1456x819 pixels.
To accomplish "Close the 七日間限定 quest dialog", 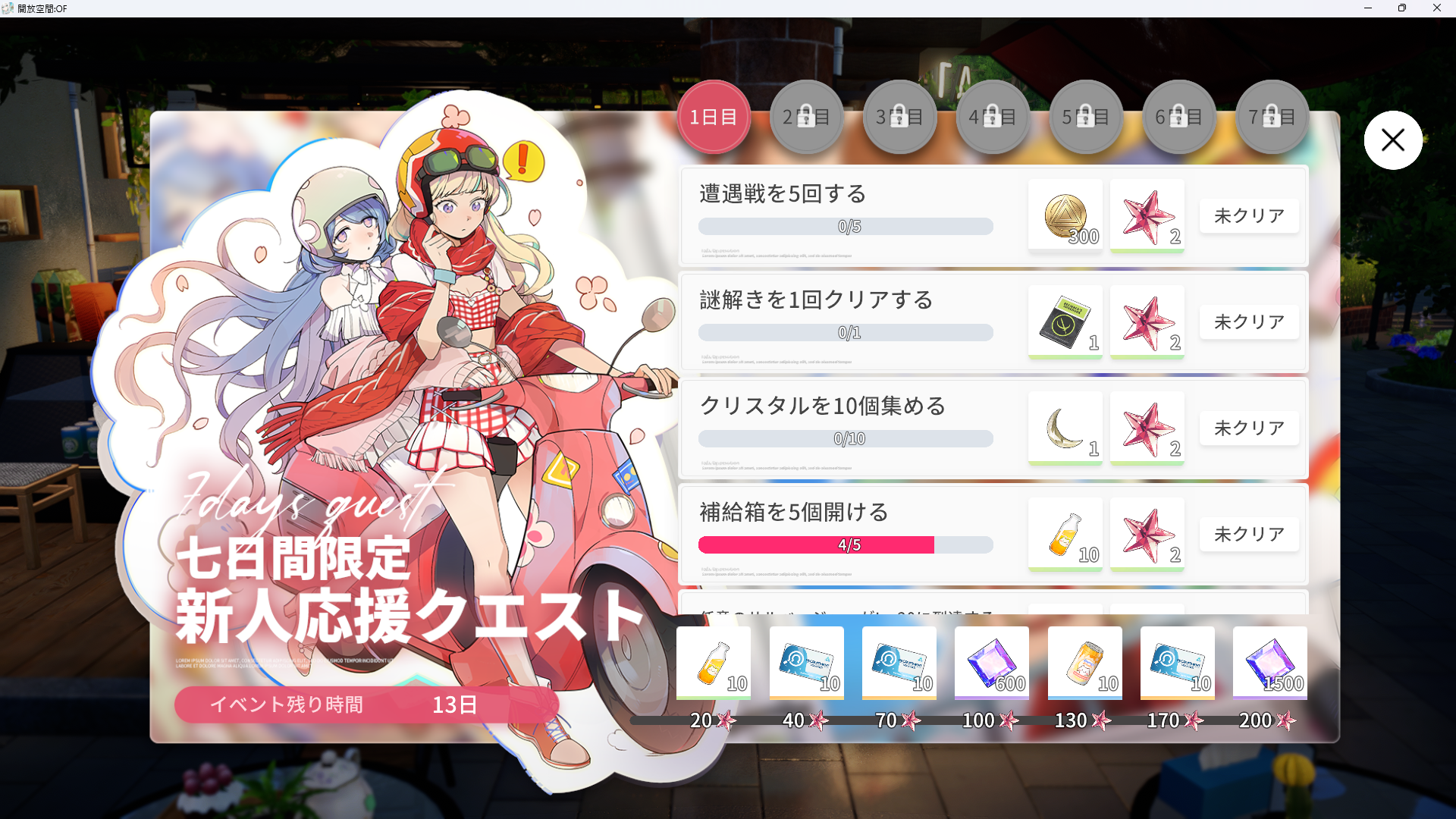I will coord(1393,140).
